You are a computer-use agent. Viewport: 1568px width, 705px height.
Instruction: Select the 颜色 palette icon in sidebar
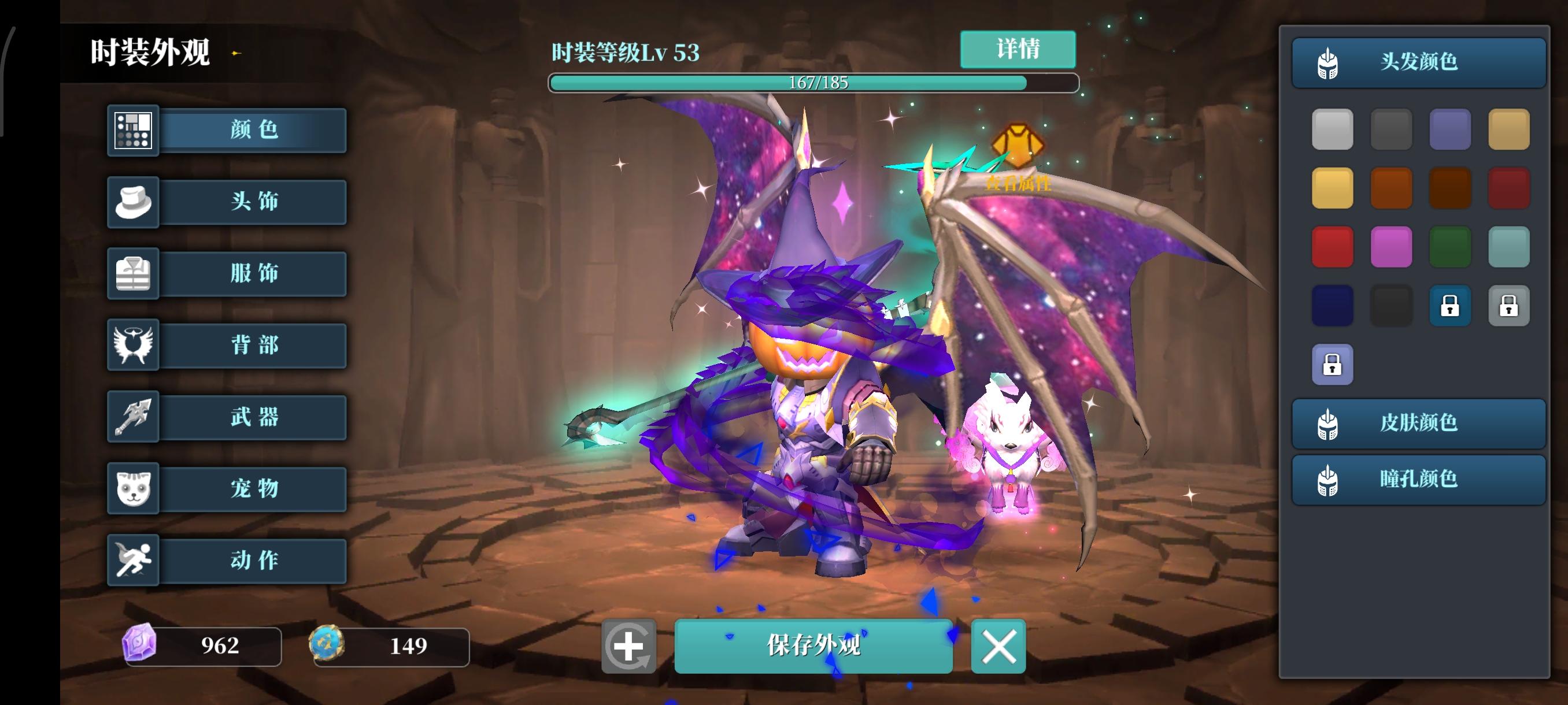tap(133, 130)
